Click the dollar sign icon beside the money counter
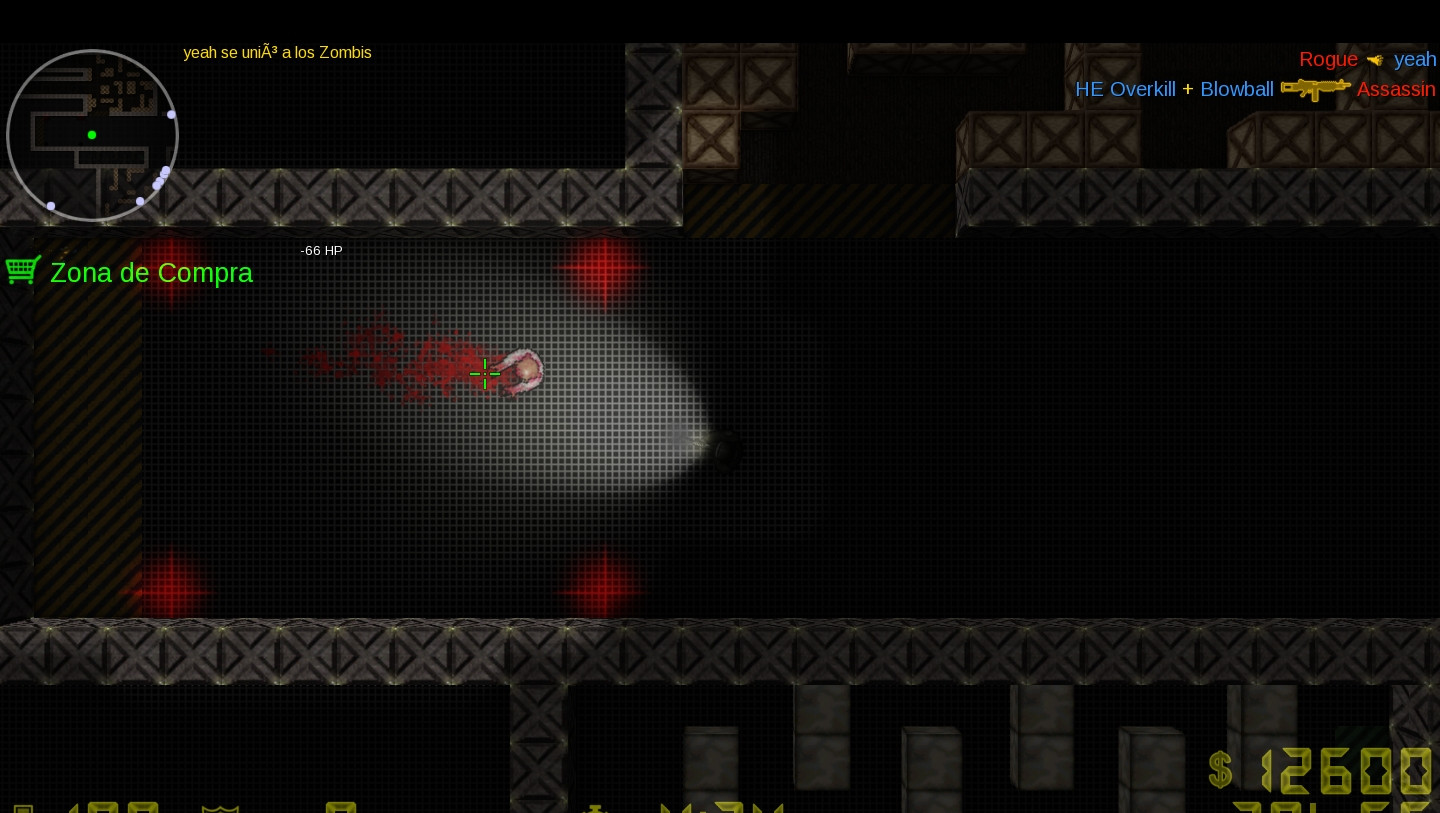Screen dimensions: 1440x813 [x=1220, y=771]
